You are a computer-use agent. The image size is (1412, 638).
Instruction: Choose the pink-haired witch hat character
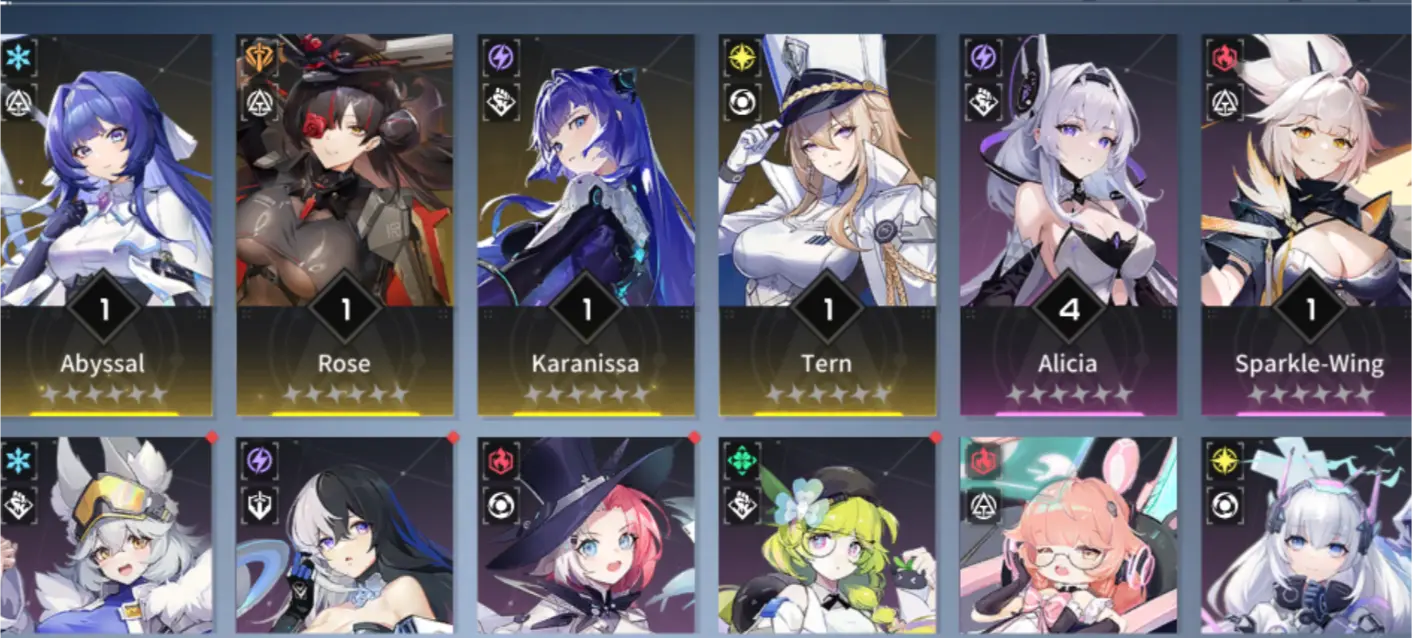point(586,540)
